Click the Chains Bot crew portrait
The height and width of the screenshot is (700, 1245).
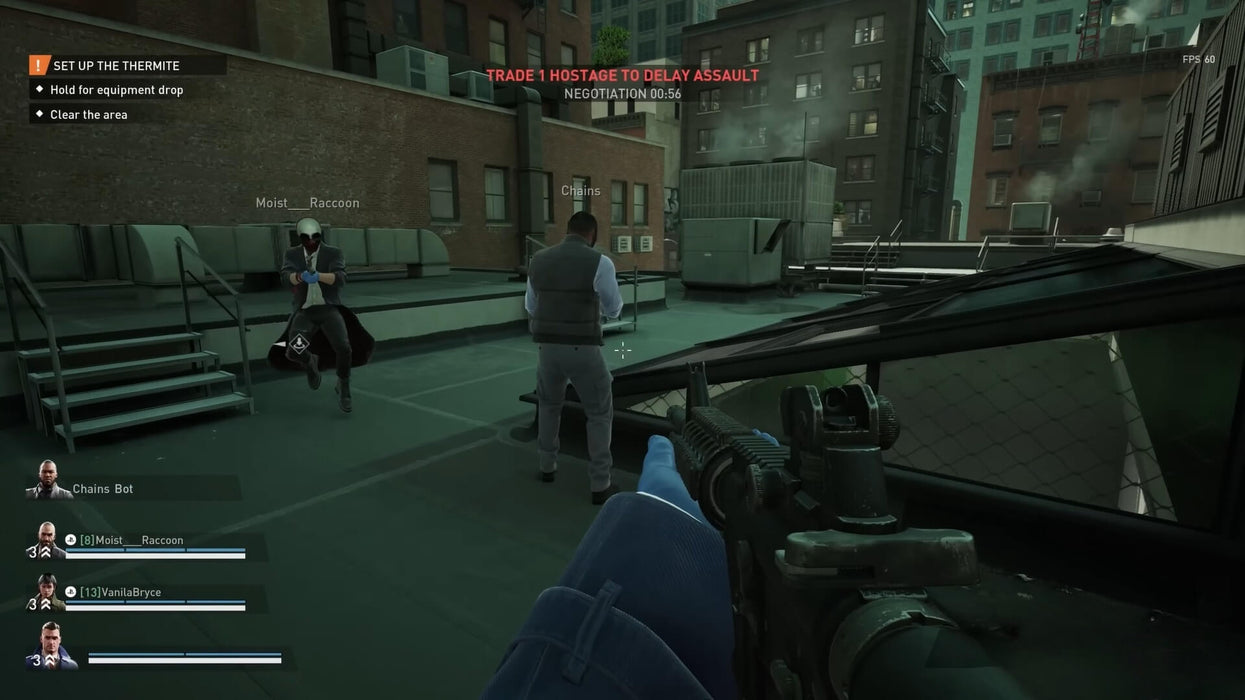click(47, 481)
